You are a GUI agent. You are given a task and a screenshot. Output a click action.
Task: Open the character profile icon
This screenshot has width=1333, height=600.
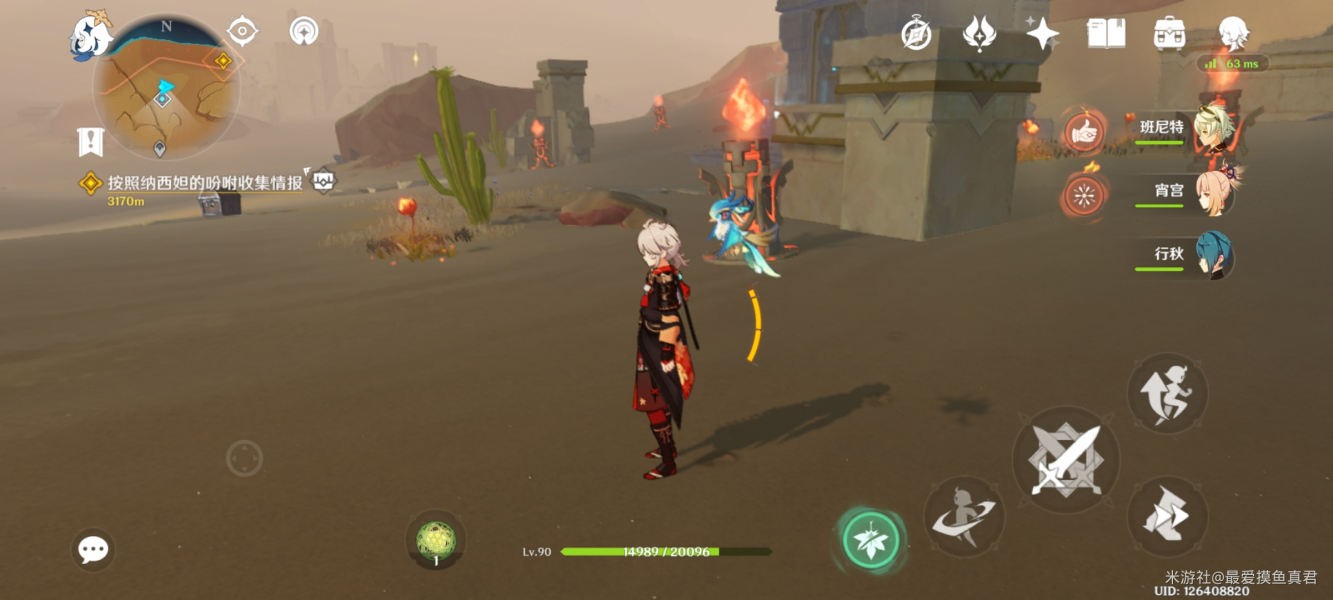[x=1233, y=33]
